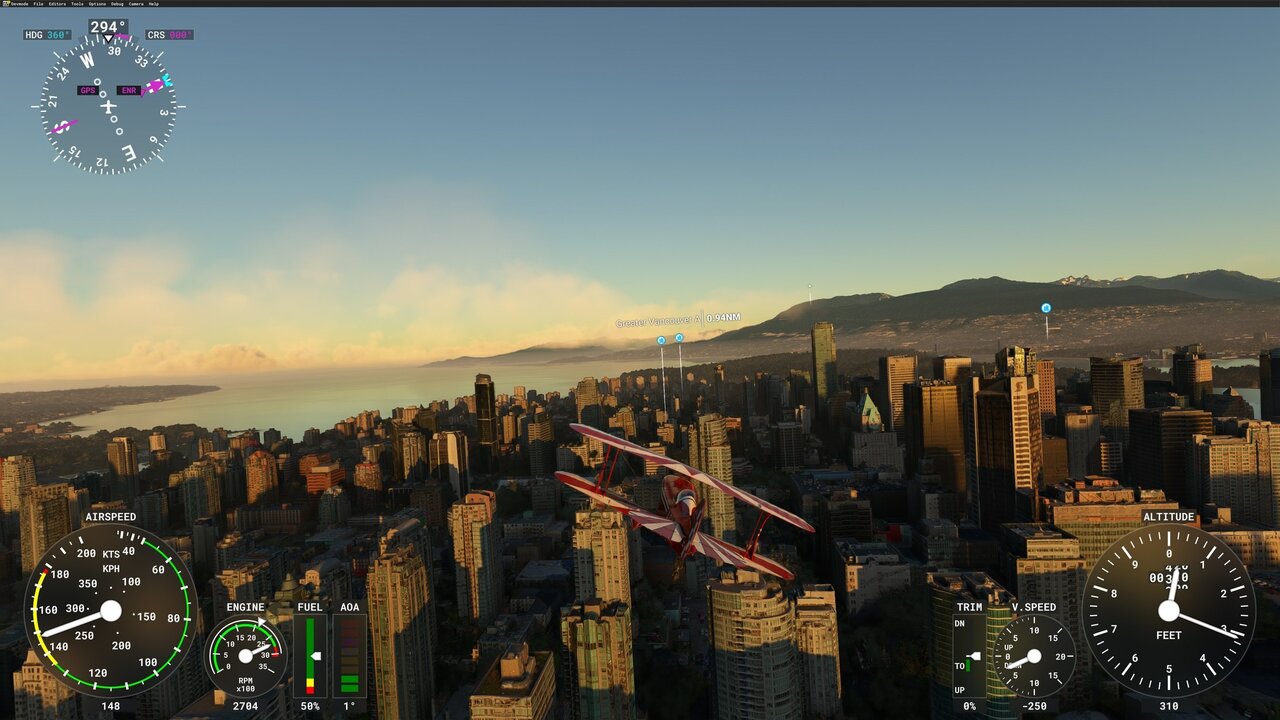The image size is (1280, 720).
Task: Open the Tools menu
Action: [x=77, y=4]
